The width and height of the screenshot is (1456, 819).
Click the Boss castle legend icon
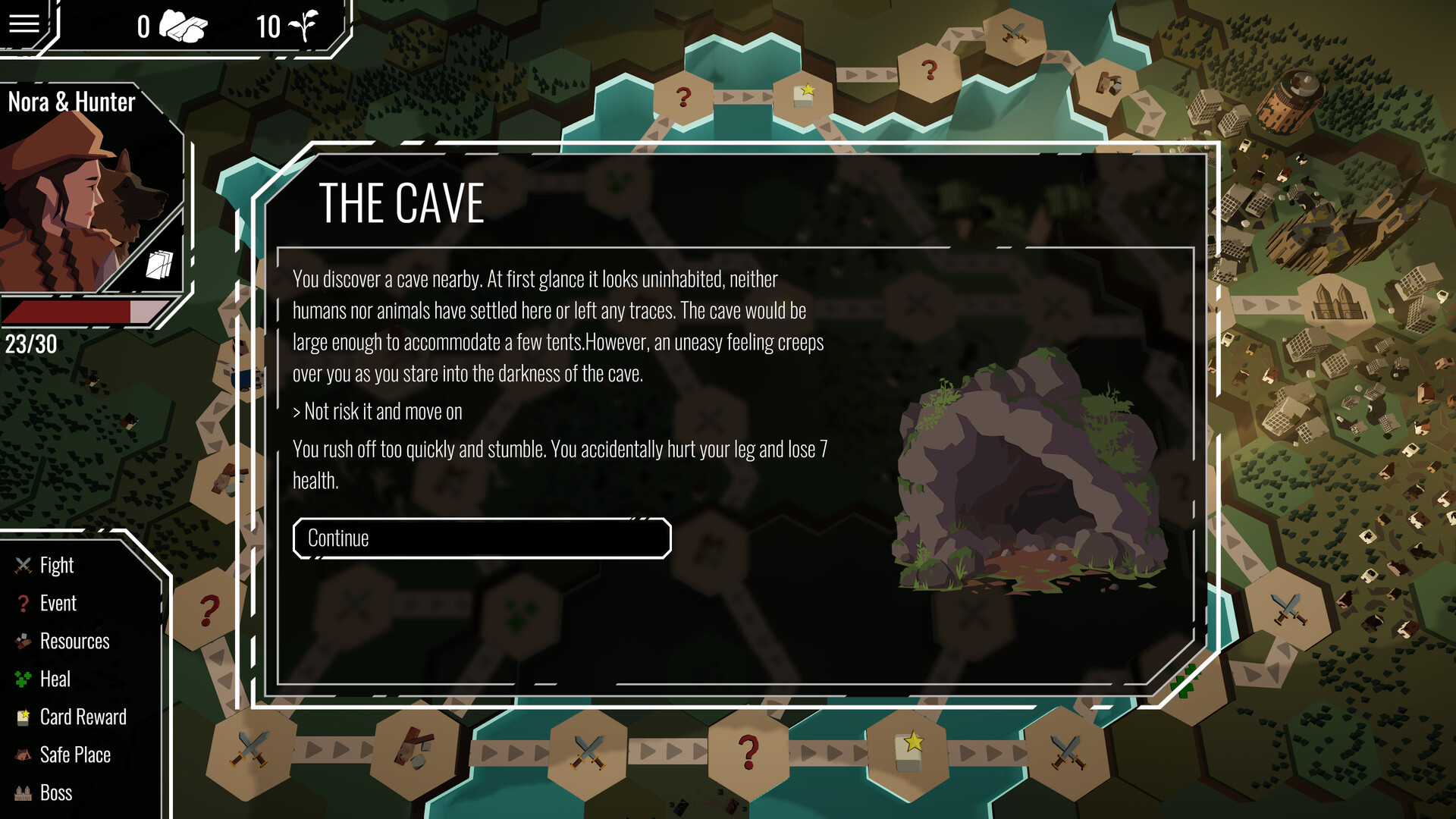(x=22, y=792)
